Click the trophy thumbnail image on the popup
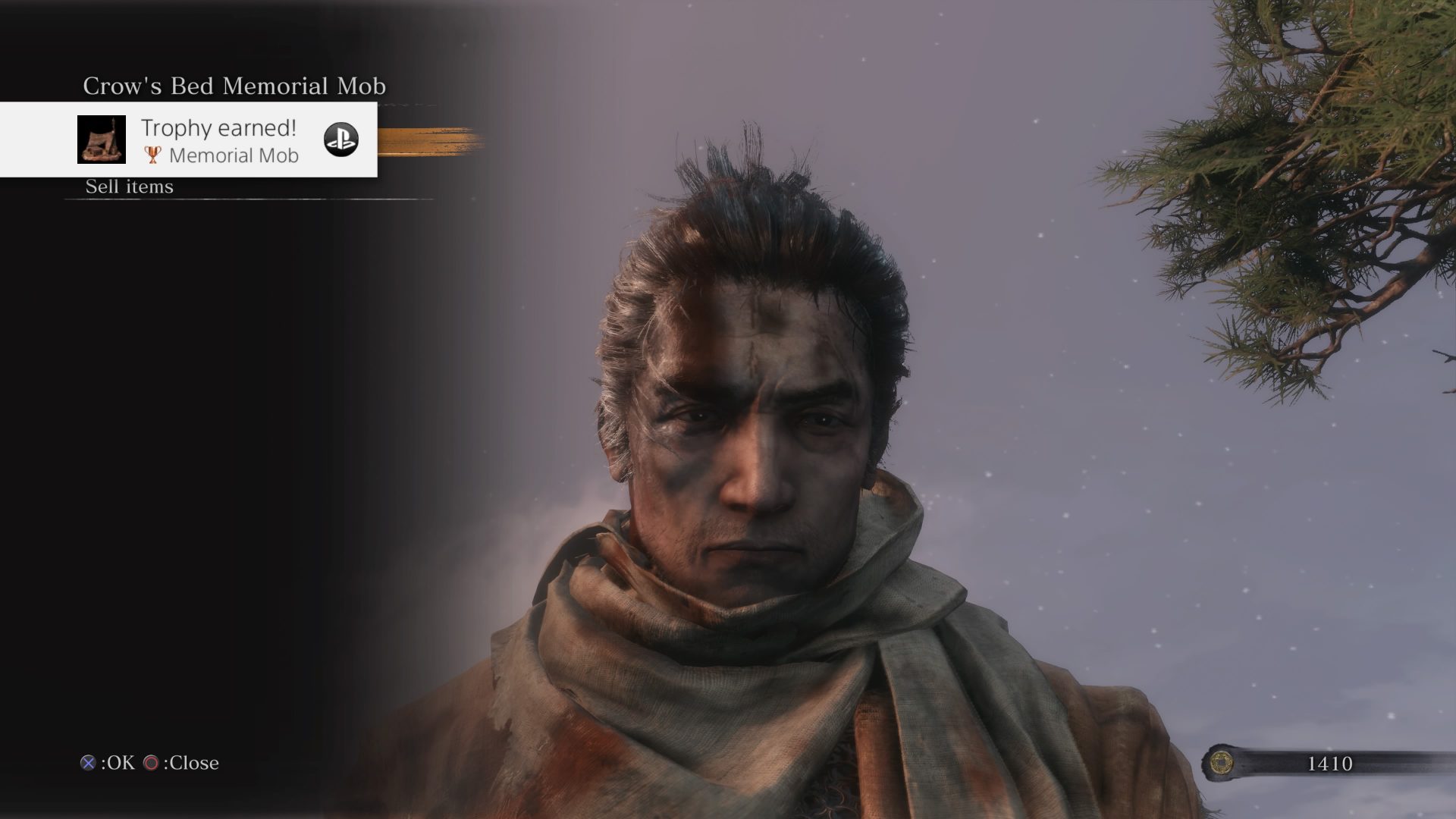 [x=103, y=140]
